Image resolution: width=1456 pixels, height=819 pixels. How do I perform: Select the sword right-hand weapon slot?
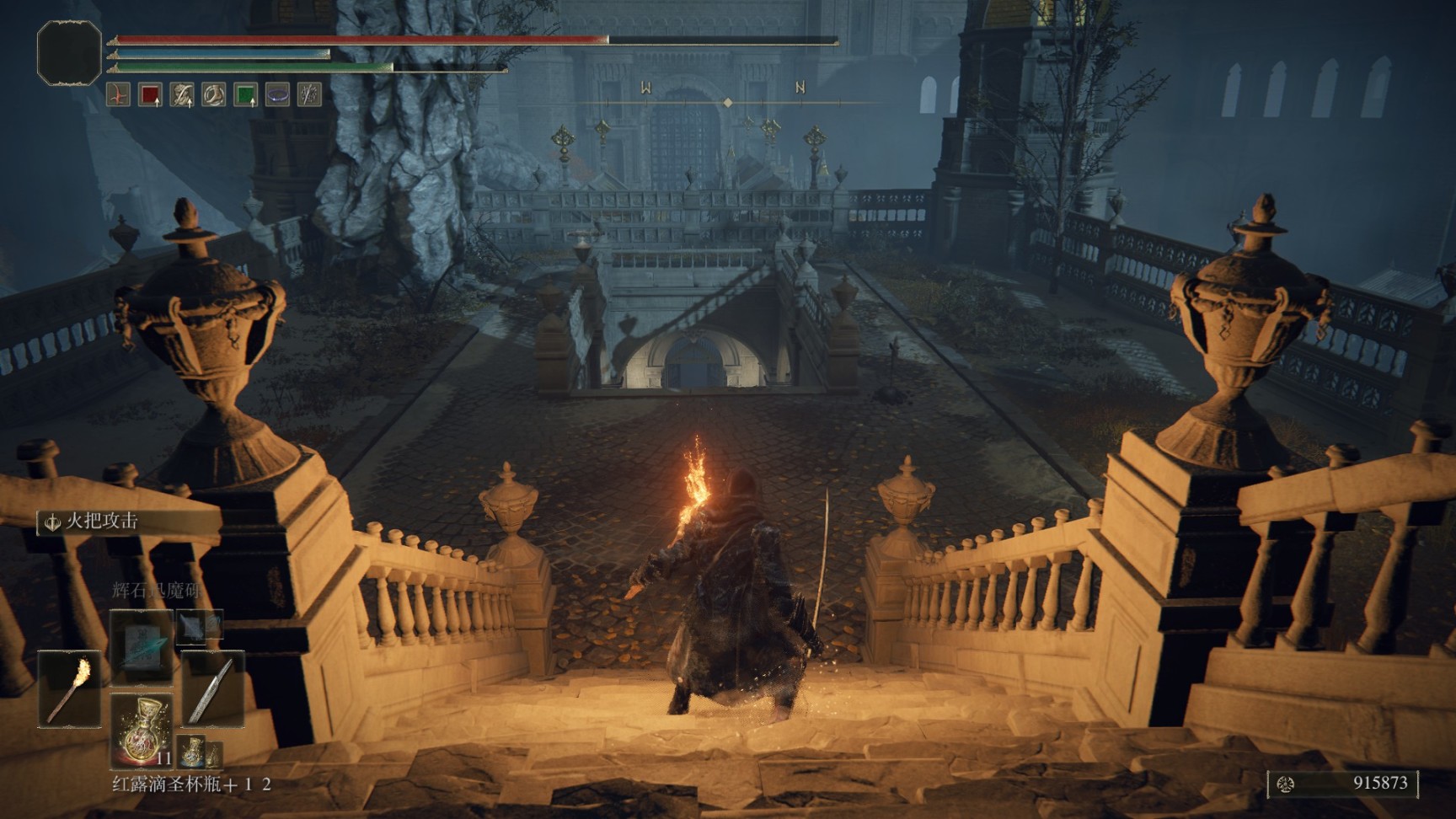point(212,689)
